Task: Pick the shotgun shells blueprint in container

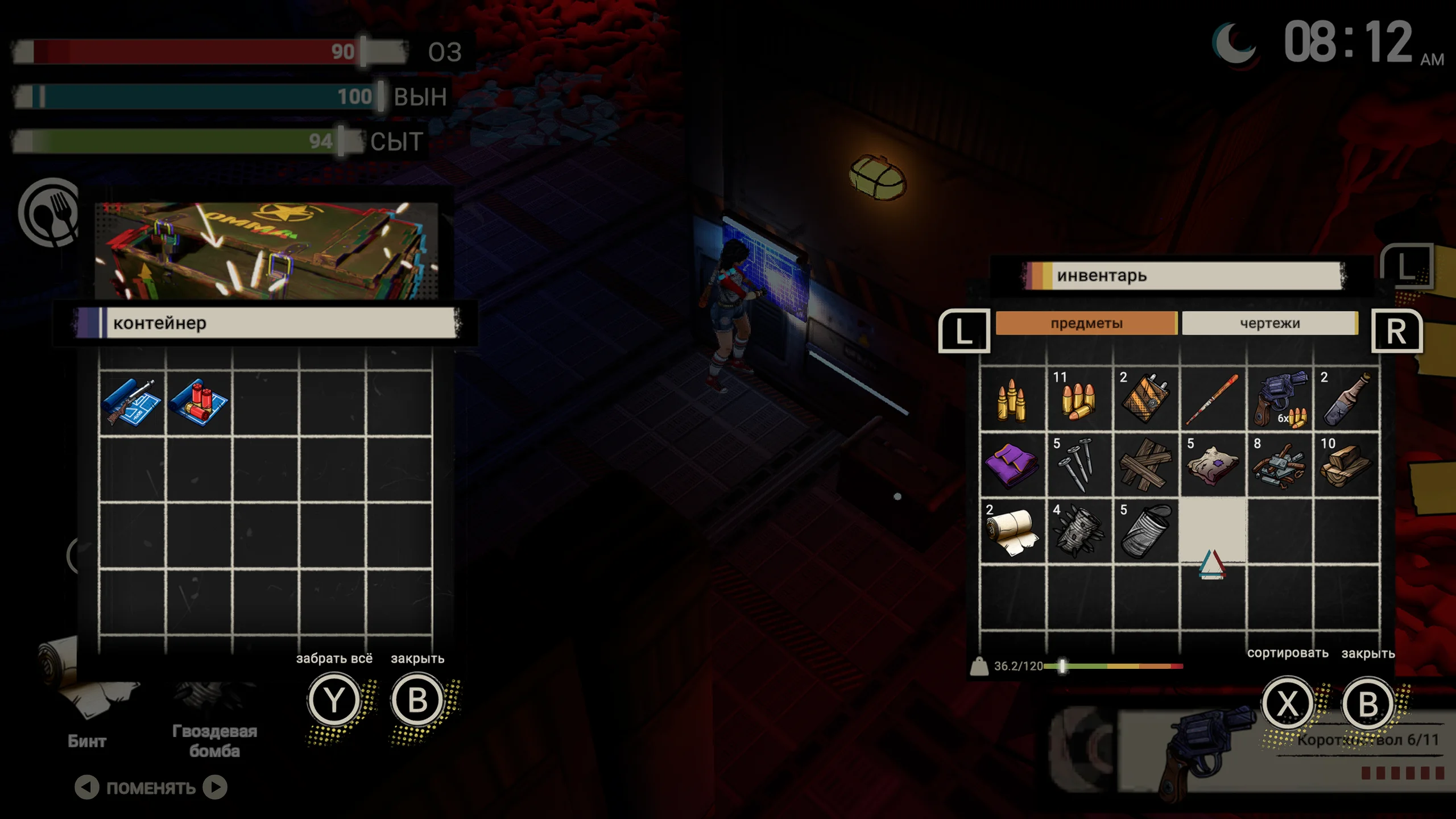Action: pos(198,403)
